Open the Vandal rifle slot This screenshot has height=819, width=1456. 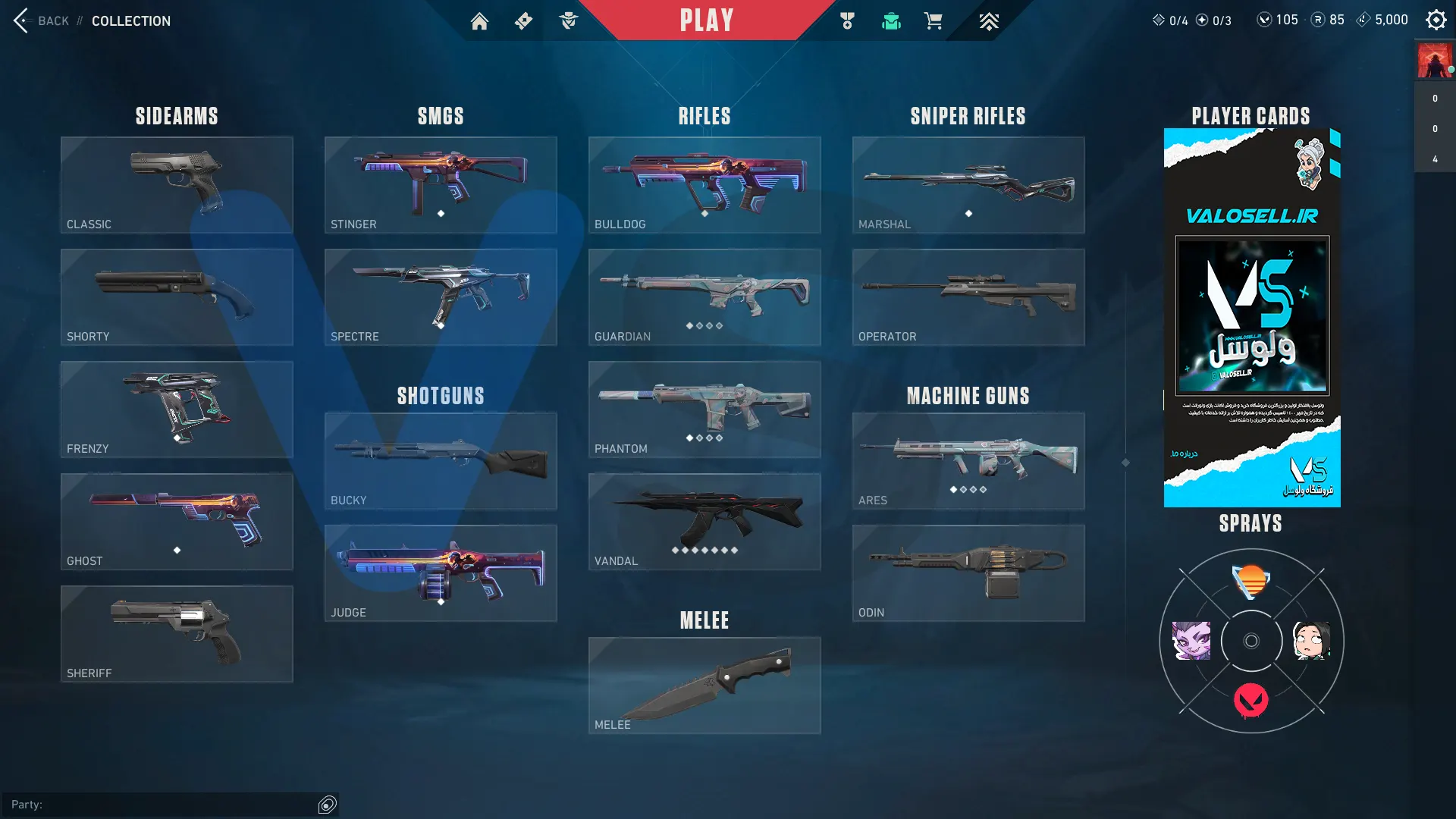tap(704, 521)
